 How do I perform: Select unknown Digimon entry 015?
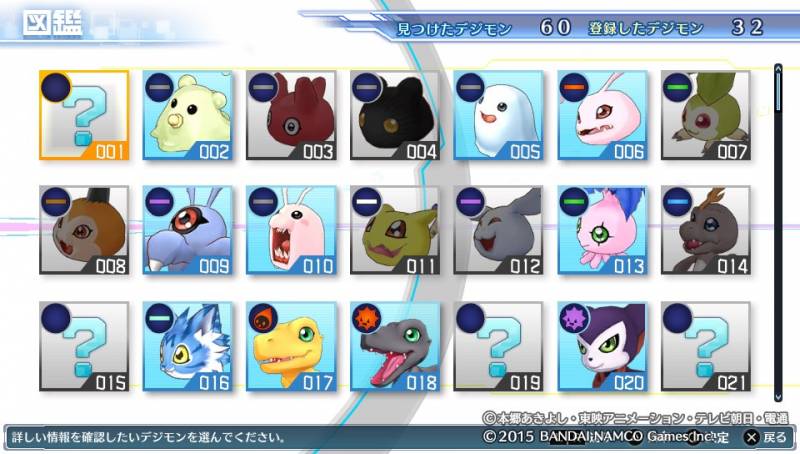click(x=84, y=347)
